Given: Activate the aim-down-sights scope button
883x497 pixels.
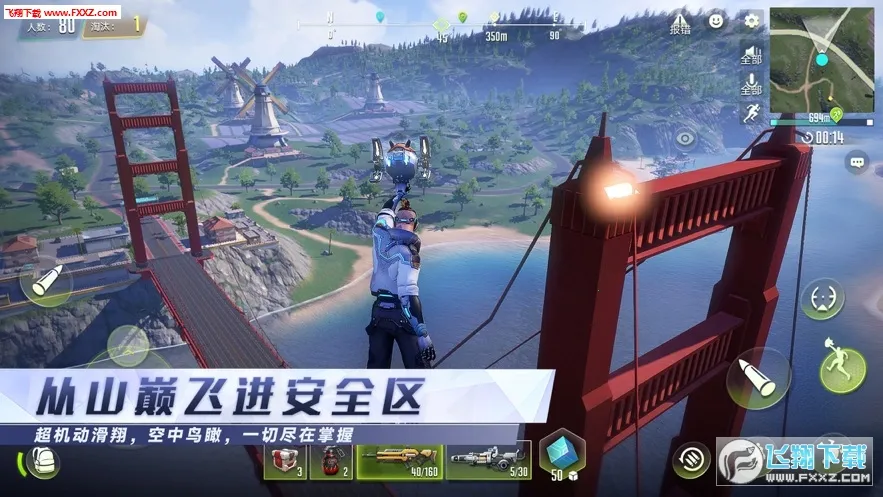Looking at the screenshot, I should 822,298.
